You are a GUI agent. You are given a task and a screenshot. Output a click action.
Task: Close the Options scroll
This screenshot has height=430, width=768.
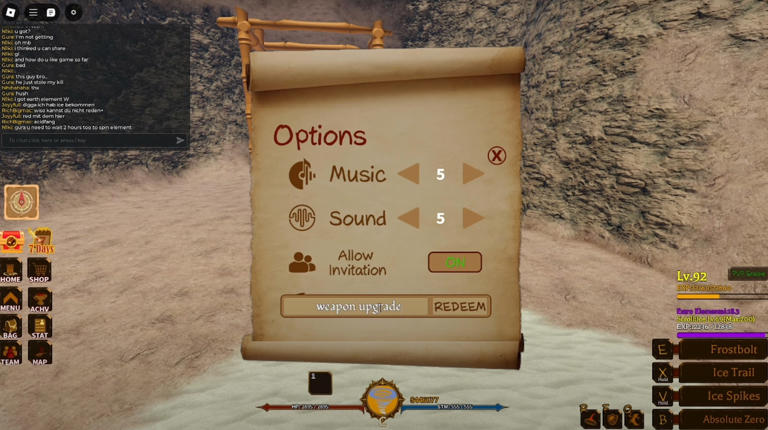pyautogui.click(x=496, y=155)
